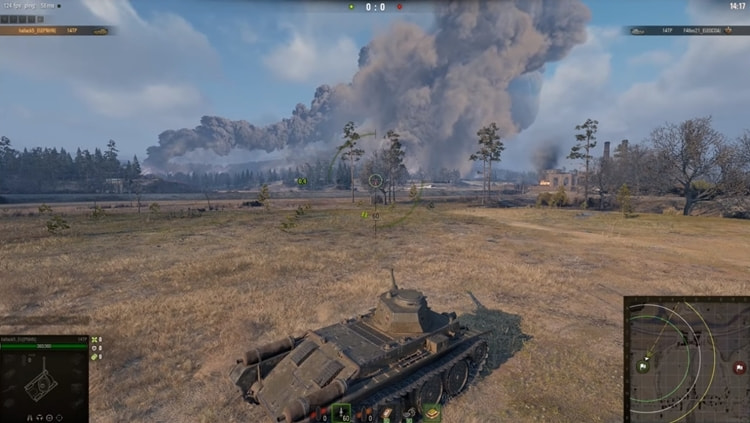The width and height of the screenshot is (750, 423).
Task: Click the minimap in the corner
Action: pos(686,359)
